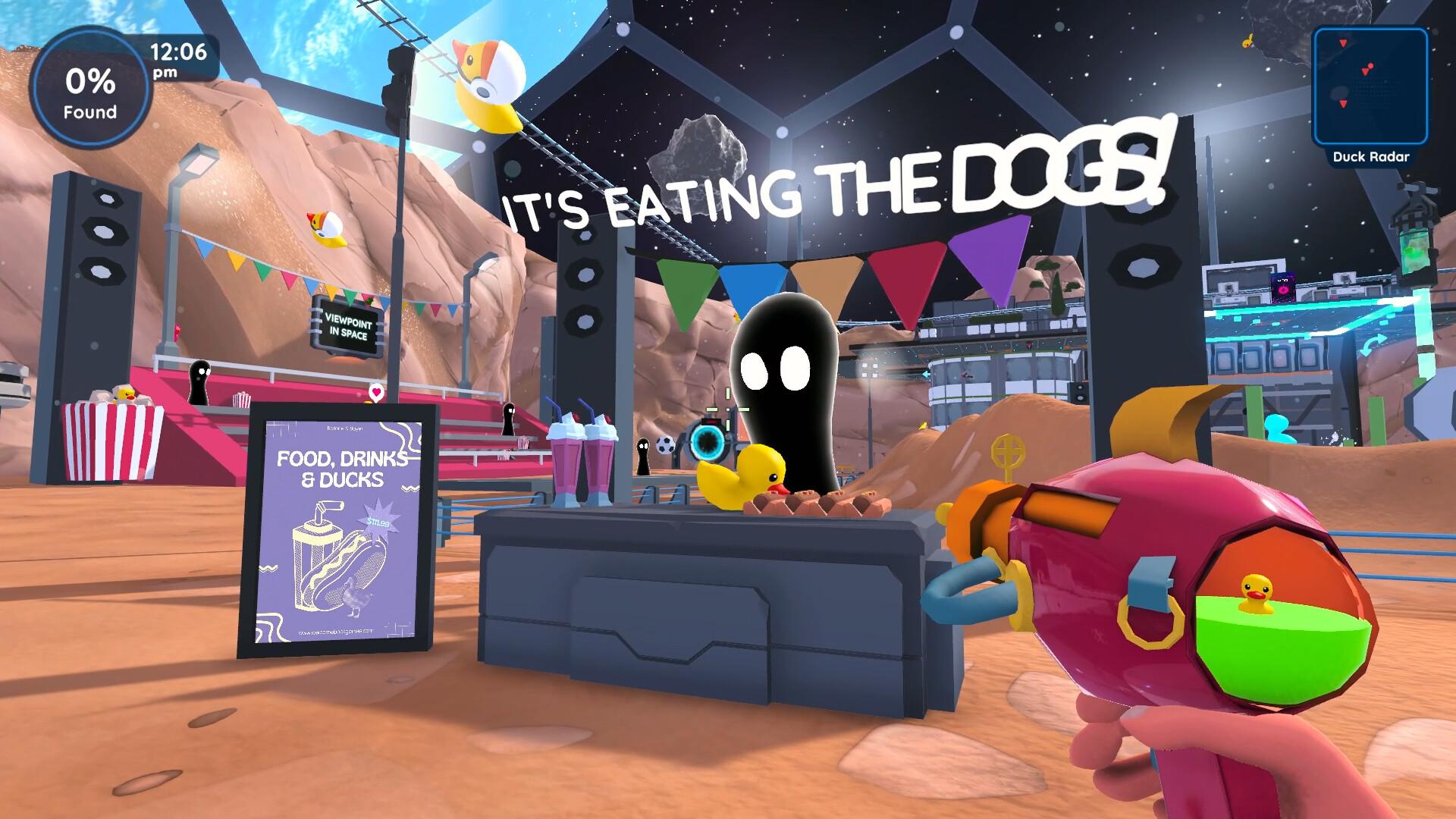Click the heart emote above the vendor
Image resolution: width=1456 pixels, height=819 pixels.
pos(375,393)
